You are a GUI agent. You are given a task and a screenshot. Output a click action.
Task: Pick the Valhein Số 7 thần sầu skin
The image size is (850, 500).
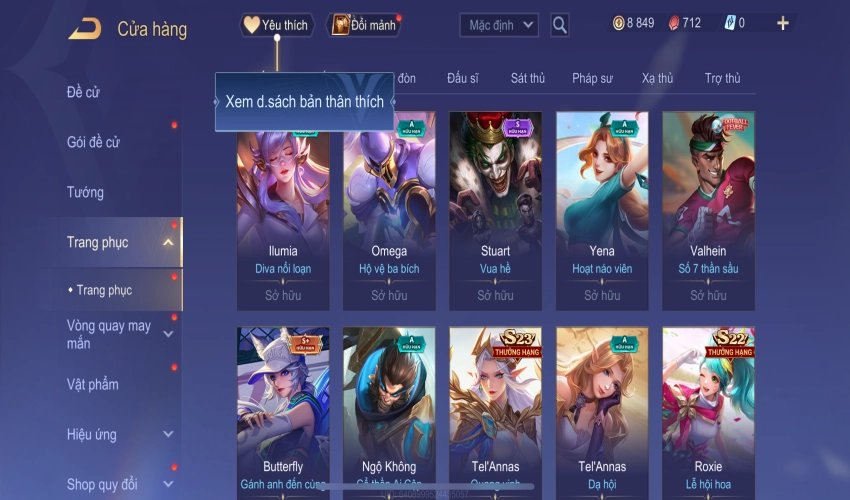pyautogui.click(x=708, y=210)
